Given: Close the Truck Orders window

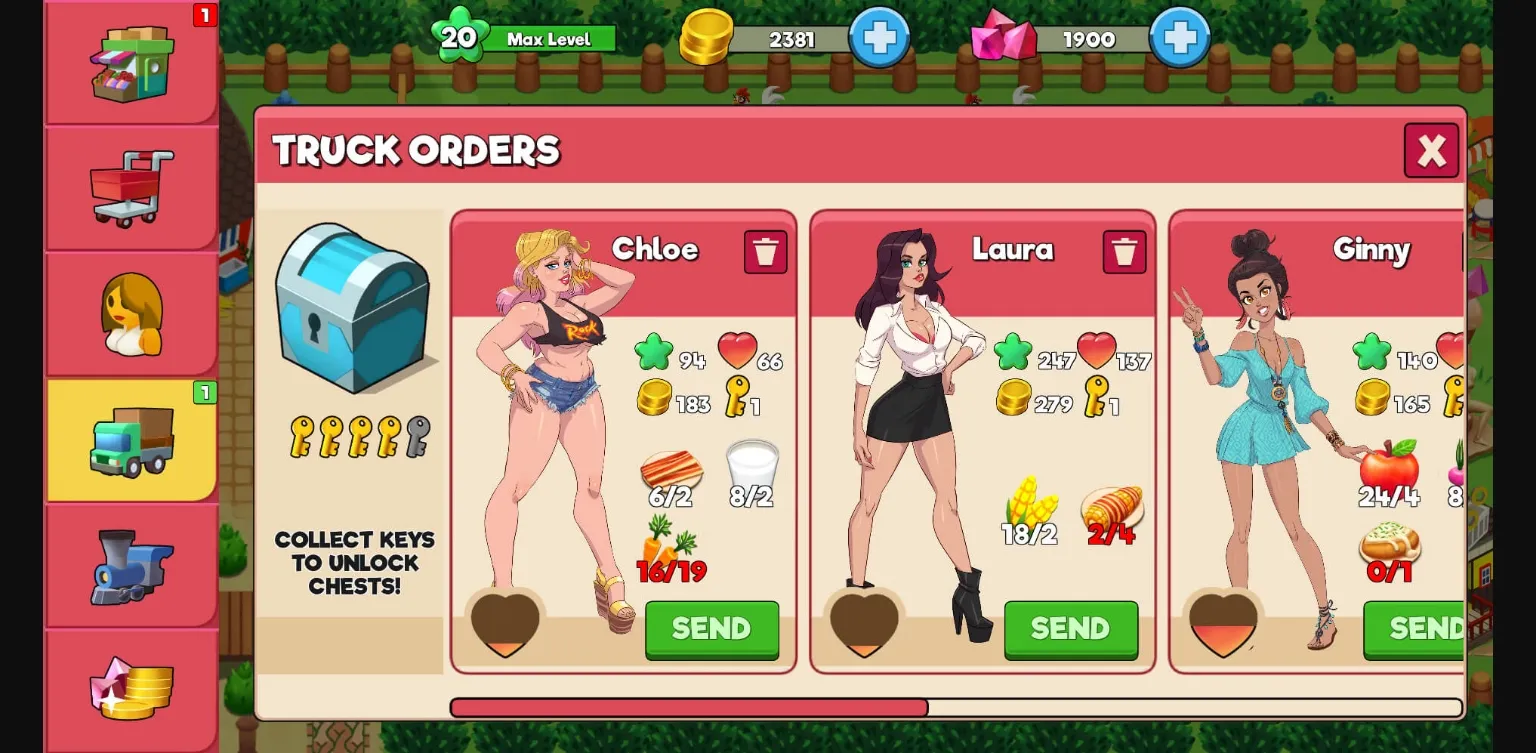Looking at the screenshot, I should 1431,150.
